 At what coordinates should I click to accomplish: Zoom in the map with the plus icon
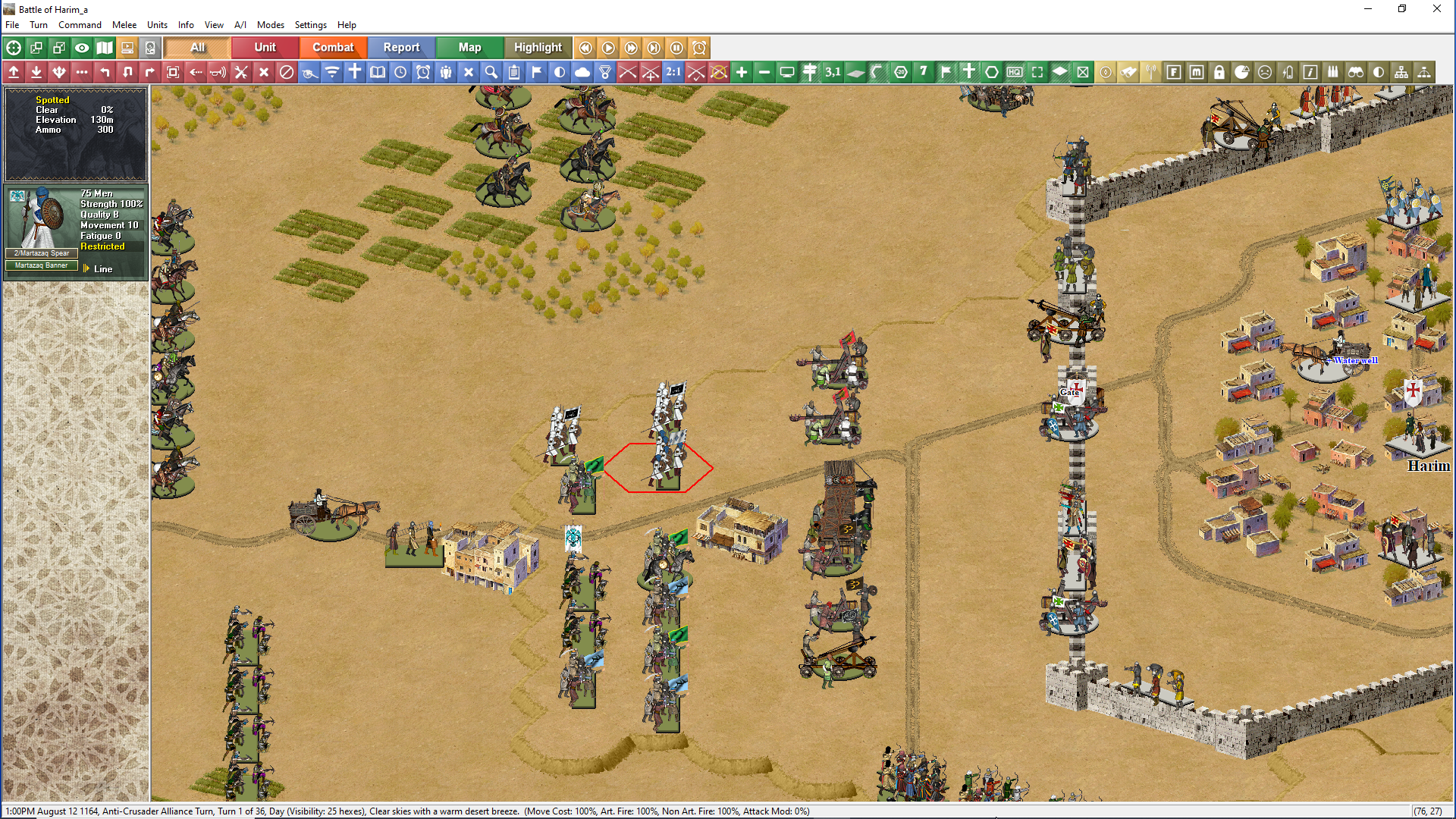[x=742, y=72]
